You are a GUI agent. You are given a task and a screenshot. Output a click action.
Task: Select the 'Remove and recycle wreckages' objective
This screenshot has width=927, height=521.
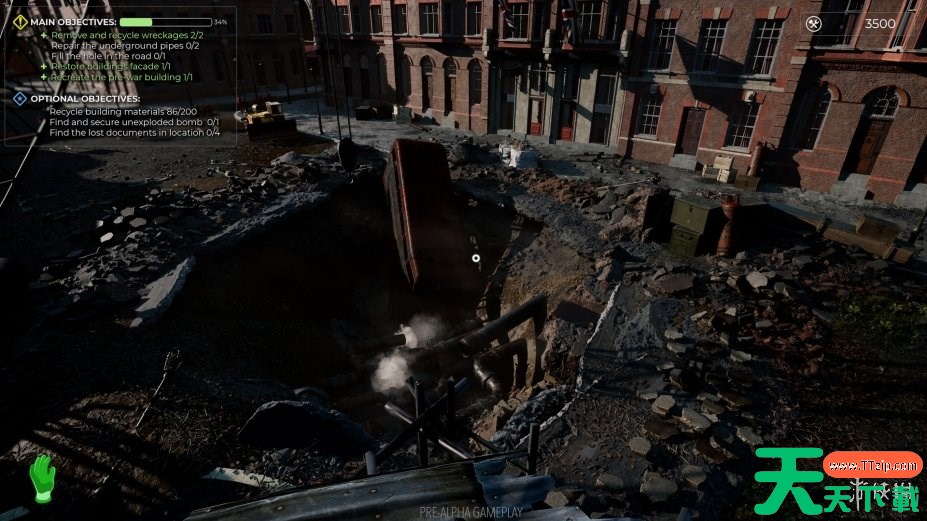pos(124,34)
